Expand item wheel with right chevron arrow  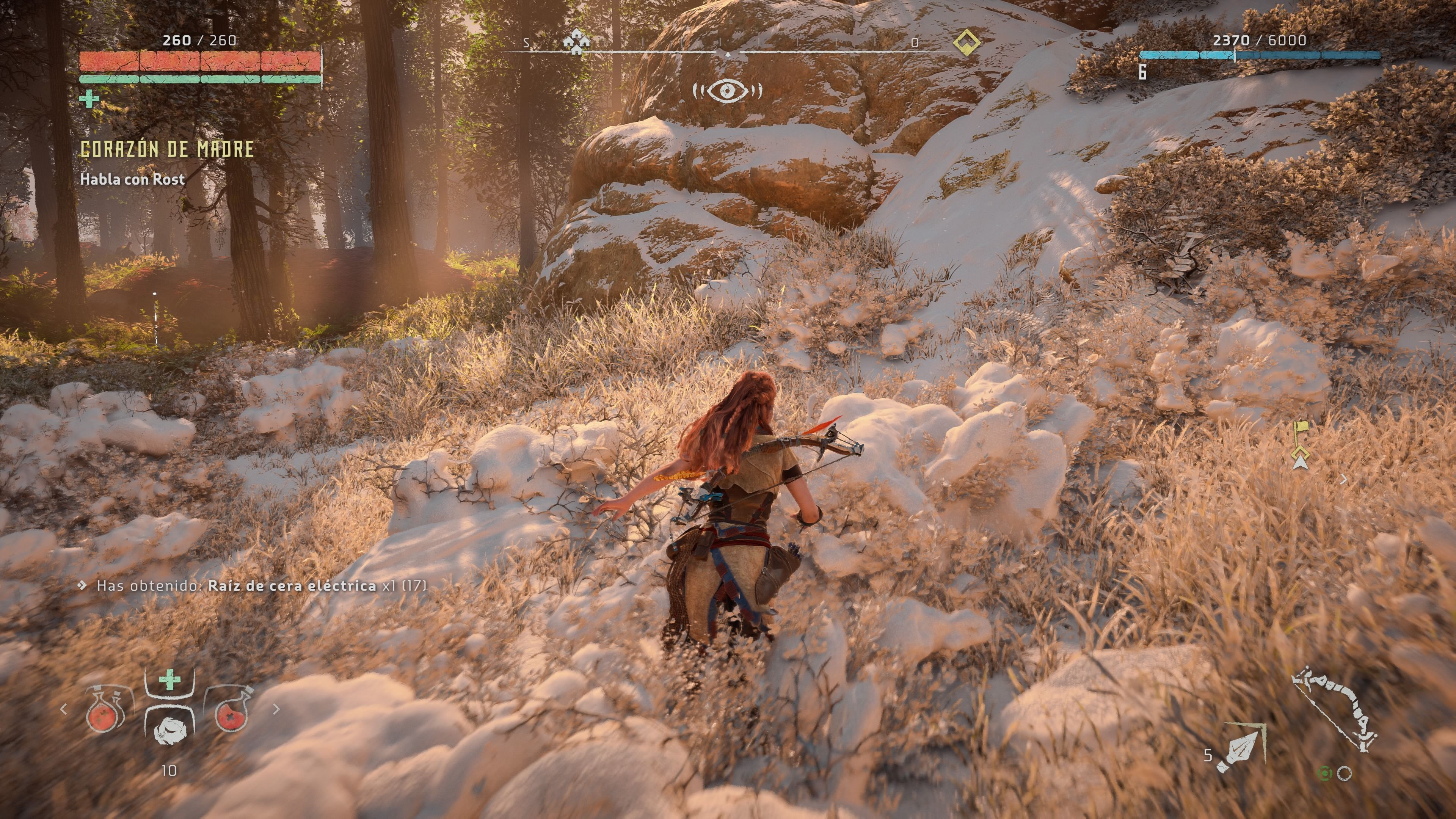pyautogui.click(x=277, y=710)
